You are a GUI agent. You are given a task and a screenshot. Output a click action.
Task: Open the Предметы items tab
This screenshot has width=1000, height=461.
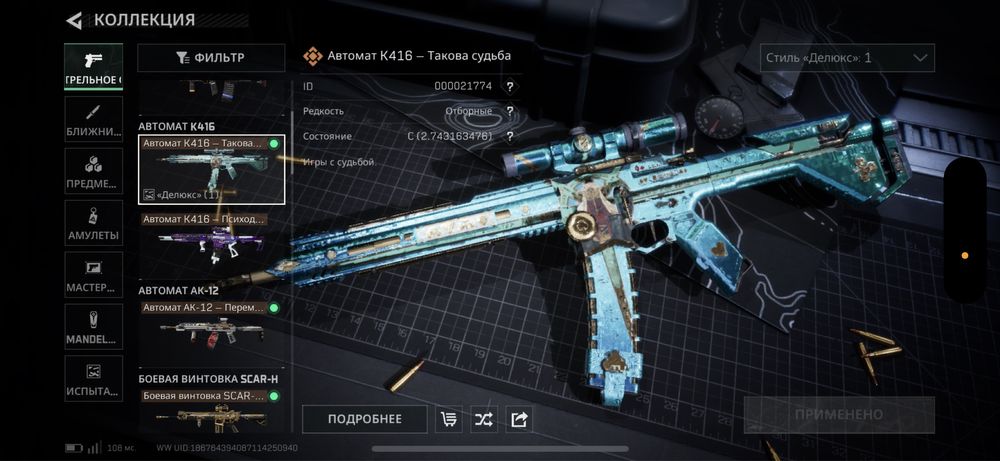94,171
